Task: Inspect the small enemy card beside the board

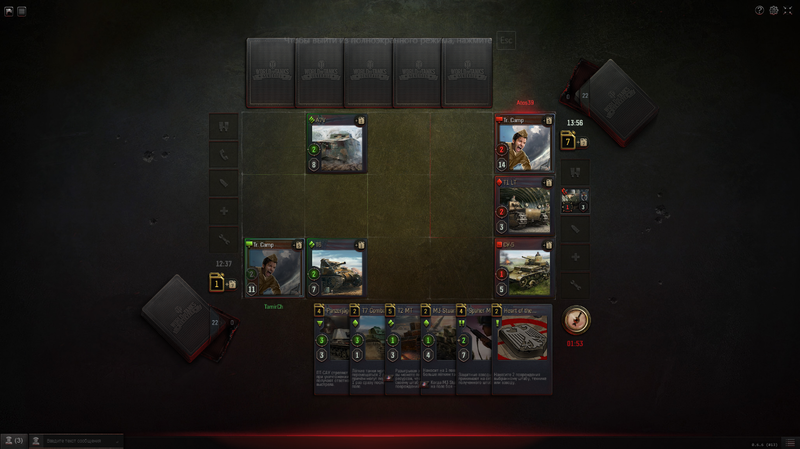Action: click(x=575, y=201)
